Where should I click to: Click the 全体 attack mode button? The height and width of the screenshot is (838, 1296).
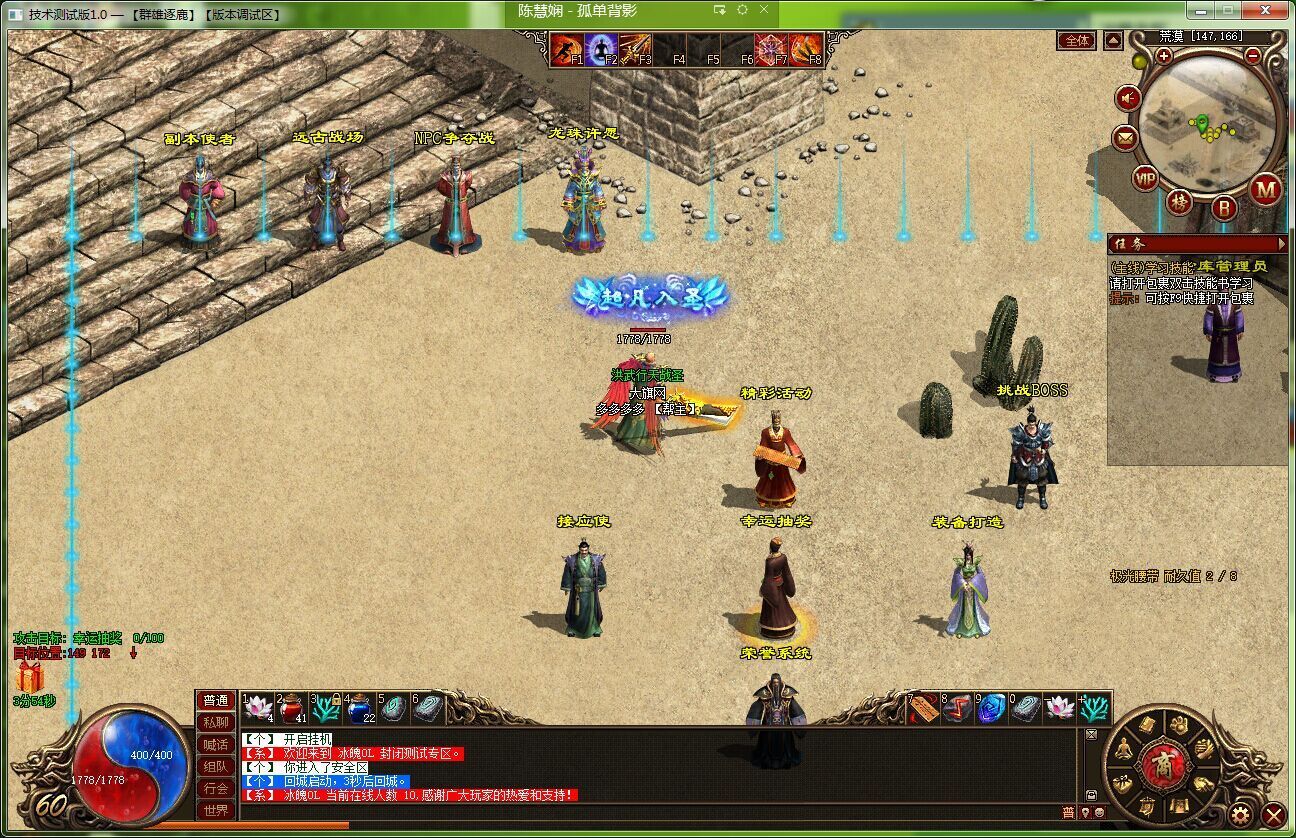[x=1077, y=41]
